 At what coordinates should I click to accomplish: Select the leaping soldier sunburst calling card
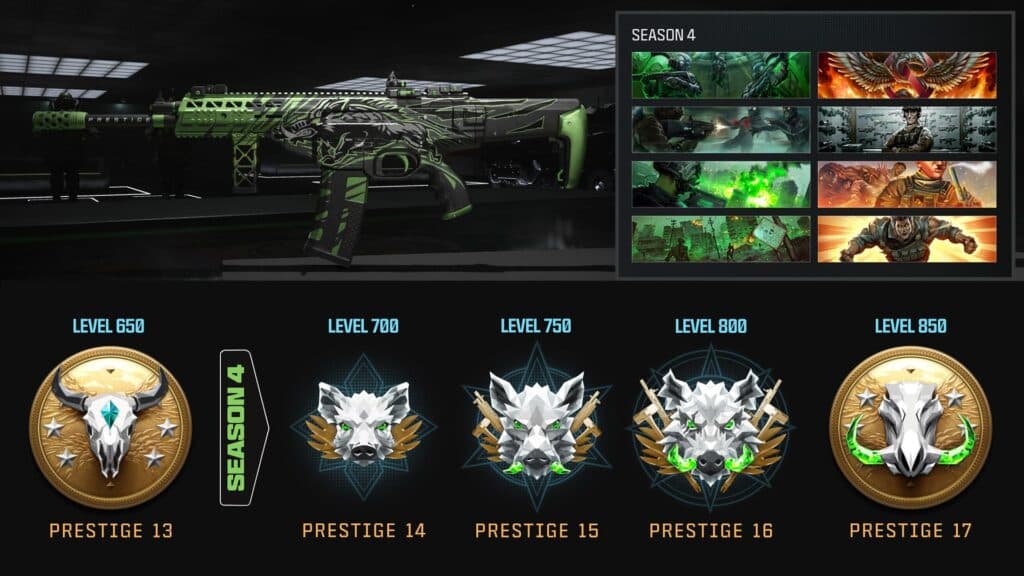(x=907, y=239)
